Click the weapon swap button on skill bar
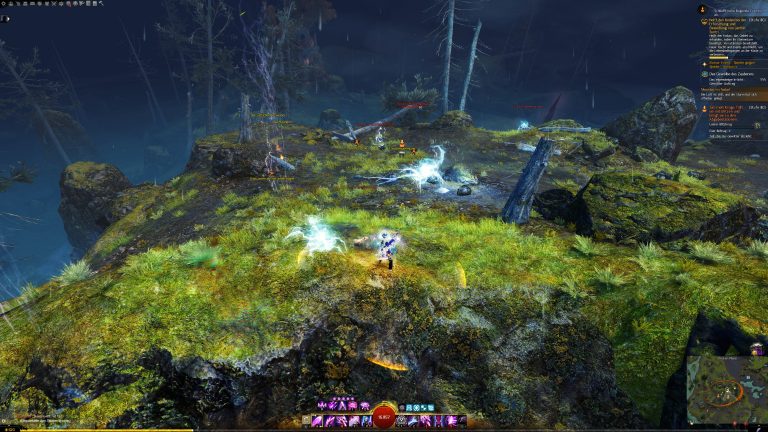Viewport: 768px width, 432px height. (308, 422)
